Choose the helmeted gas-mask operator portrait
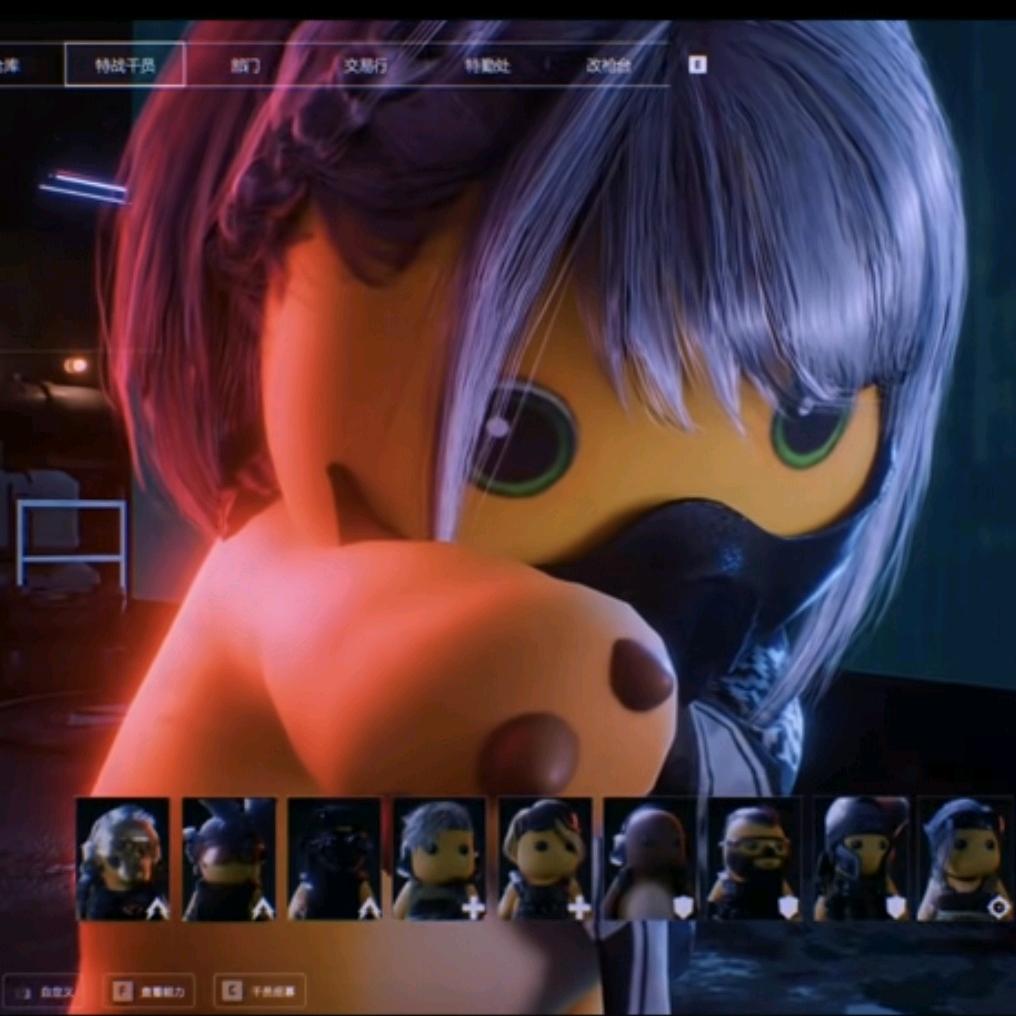The width and height of the screenshot is (1016, 1016). [x=860, y=859]
